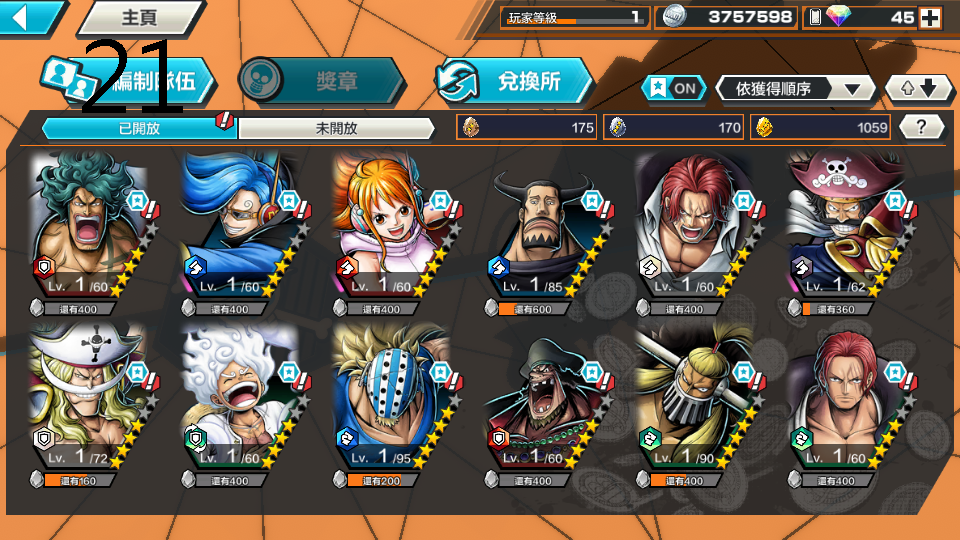
Task: Open help with the question mark button
Action: [922, 127]
